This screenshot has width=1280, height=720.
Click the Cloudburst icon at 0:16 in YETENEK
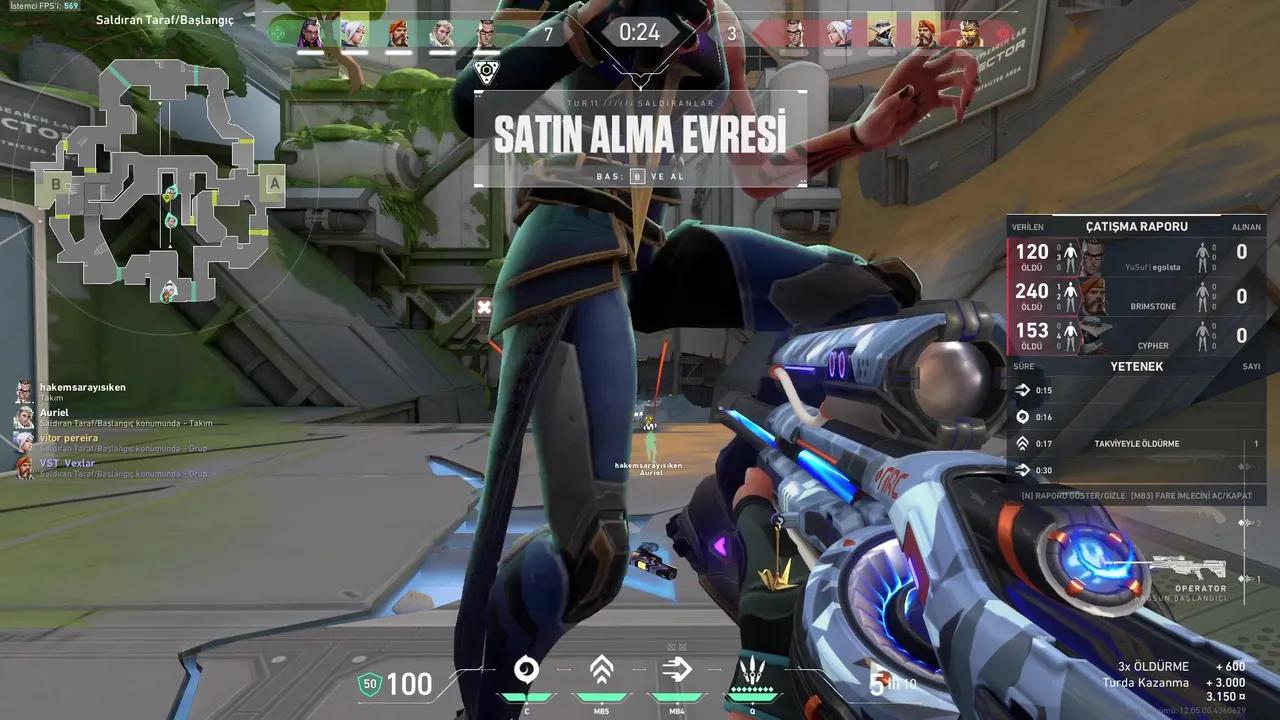tap(1023, 417)
